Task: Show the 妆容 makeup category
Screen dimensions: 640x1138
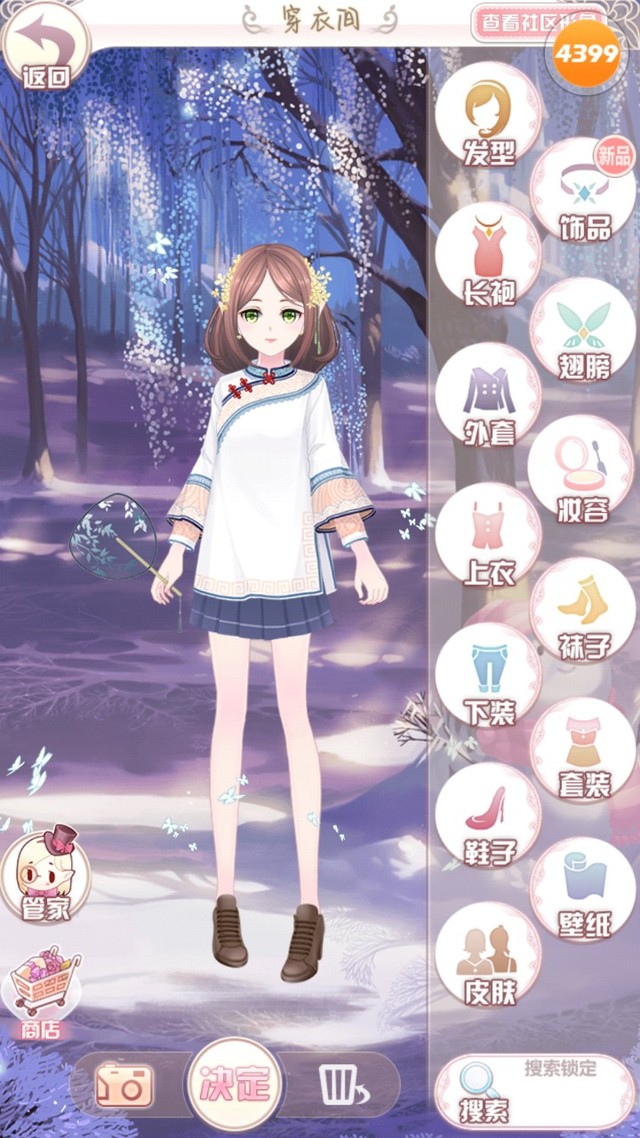Action: point(583,470)
